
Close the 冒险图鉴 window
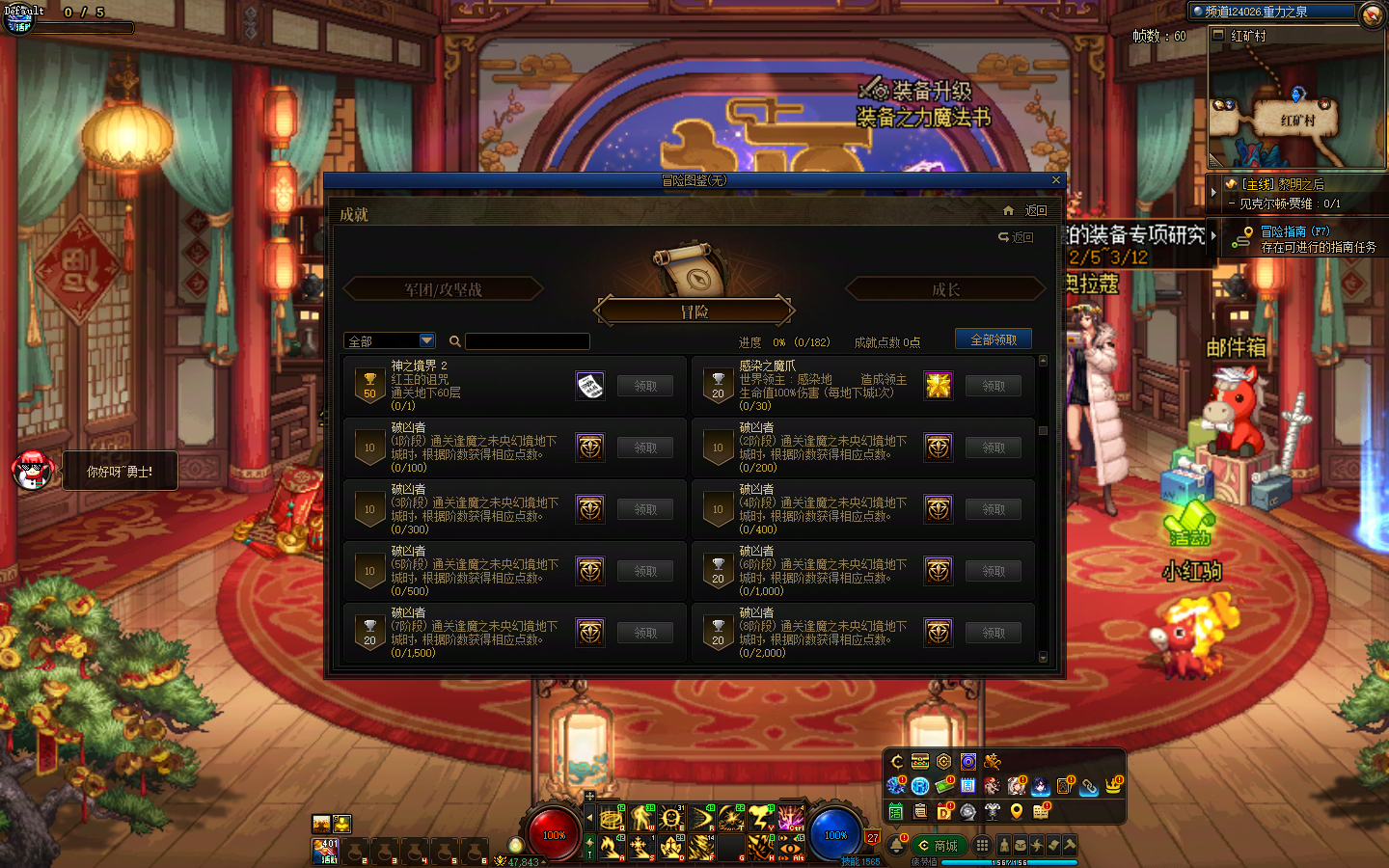[x=1055, y=180]
